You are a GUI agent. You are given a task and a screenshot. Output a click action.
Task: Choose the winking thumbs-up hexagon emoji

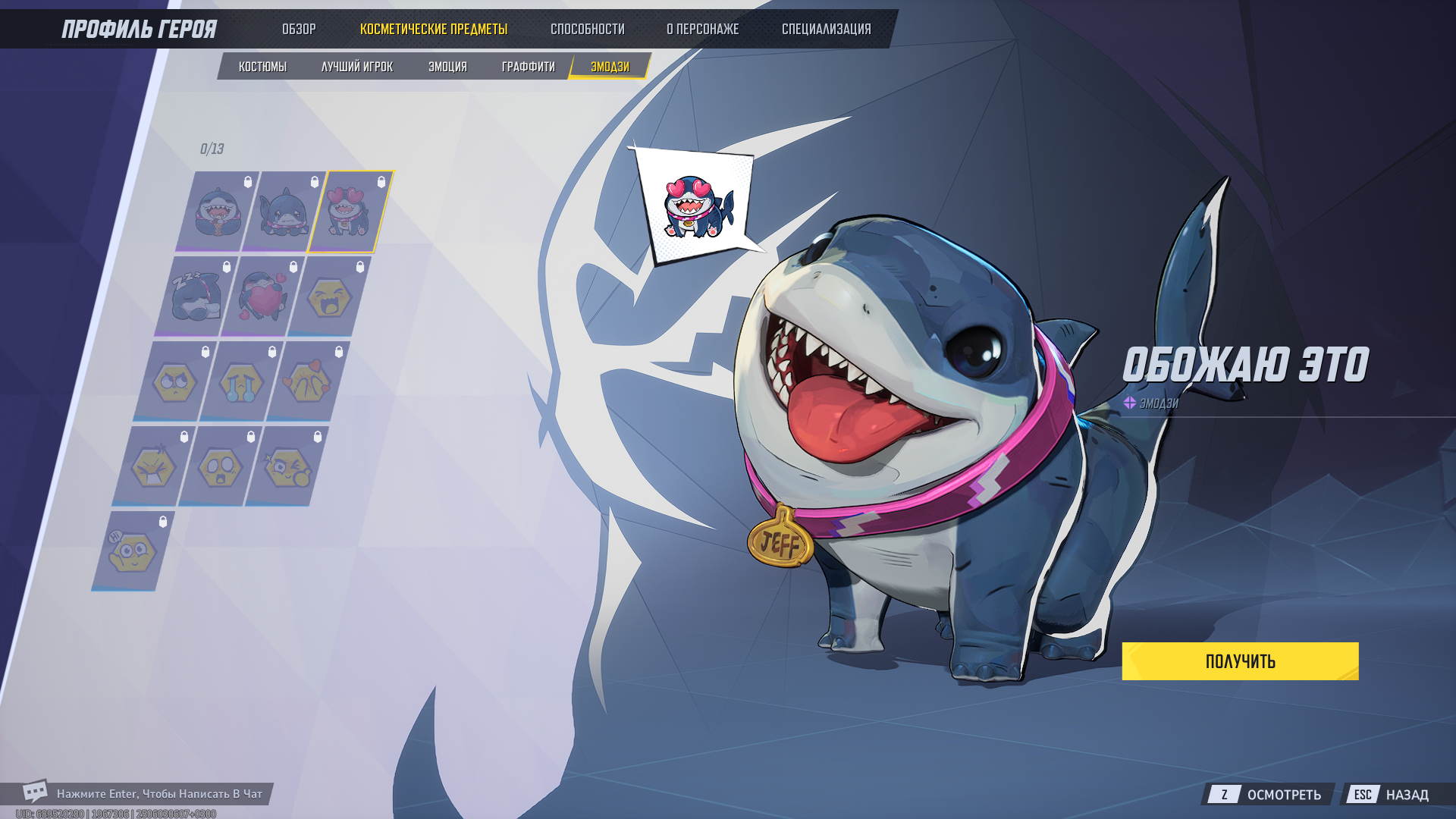[x=287, y=467]
